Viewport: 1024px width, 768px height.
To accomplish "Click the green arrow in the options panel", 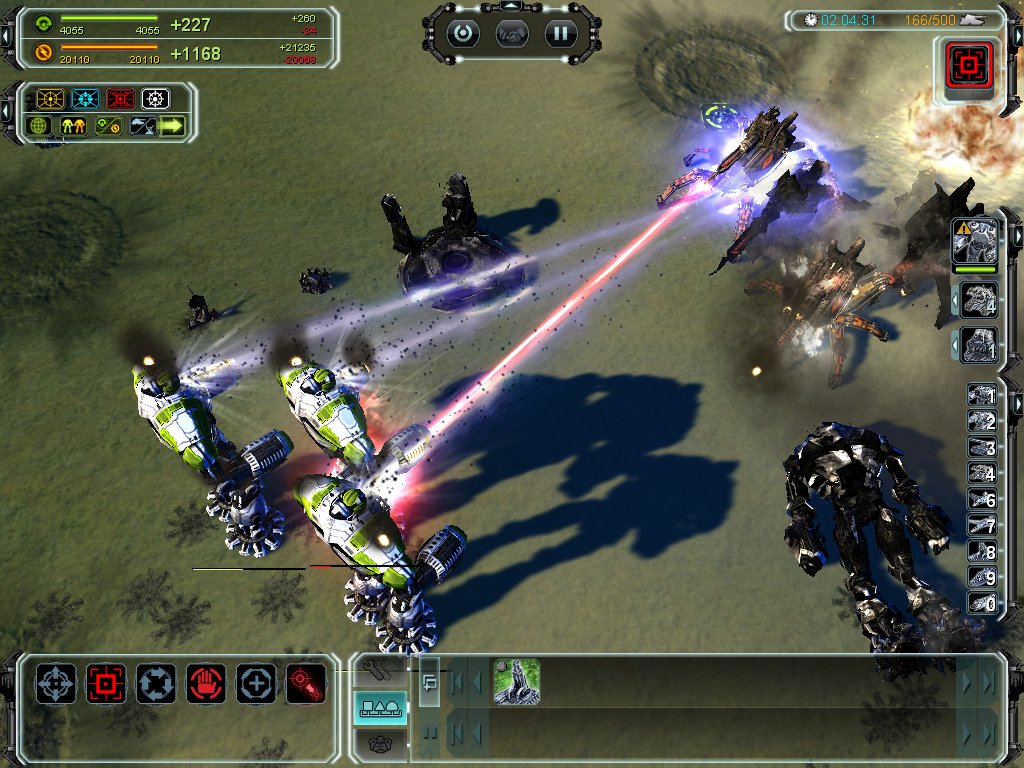I will point(172,126).
